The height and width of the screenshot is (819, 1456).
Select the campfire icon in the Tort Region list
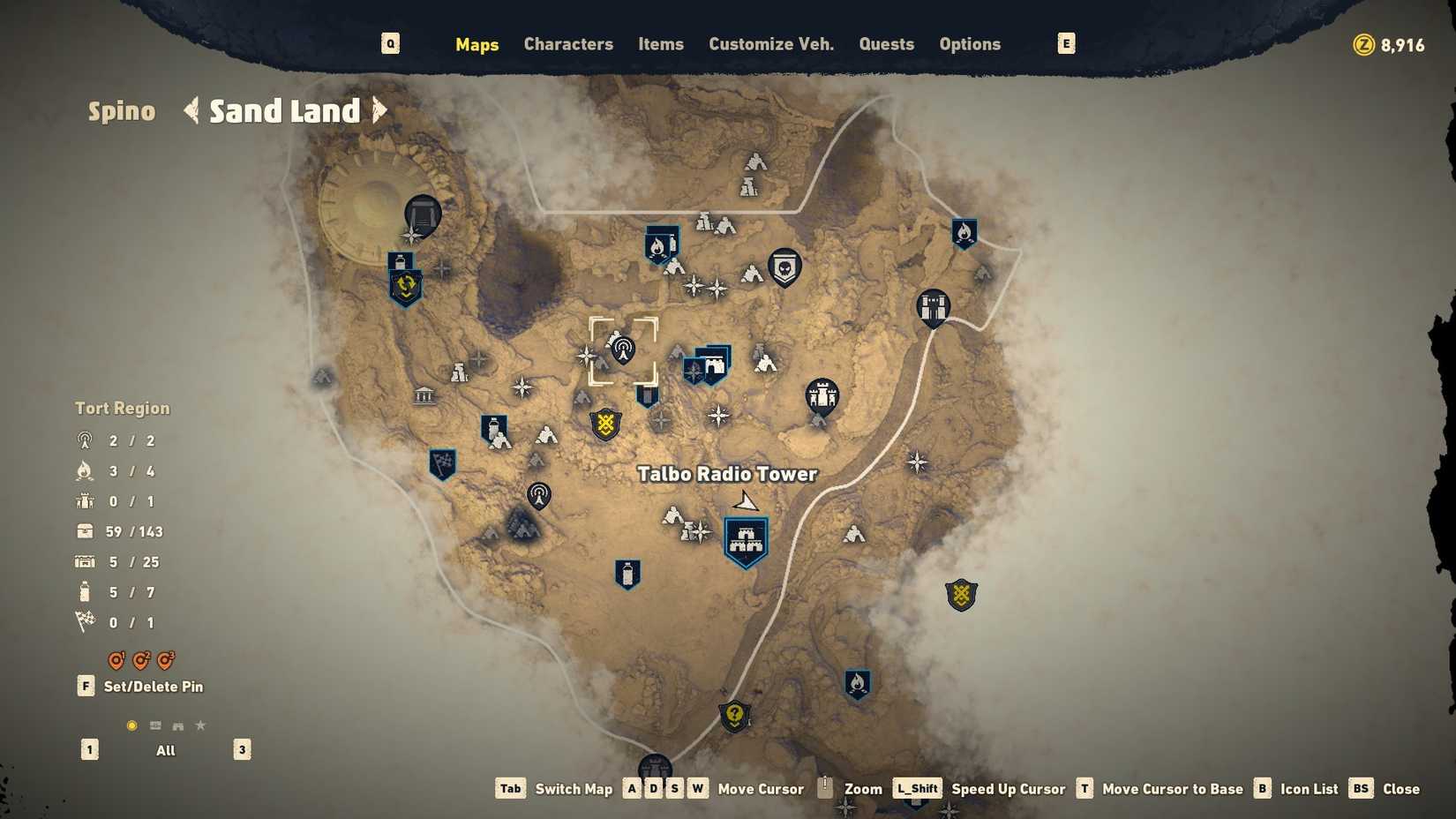pyautogui.click(x=84, y=470)
